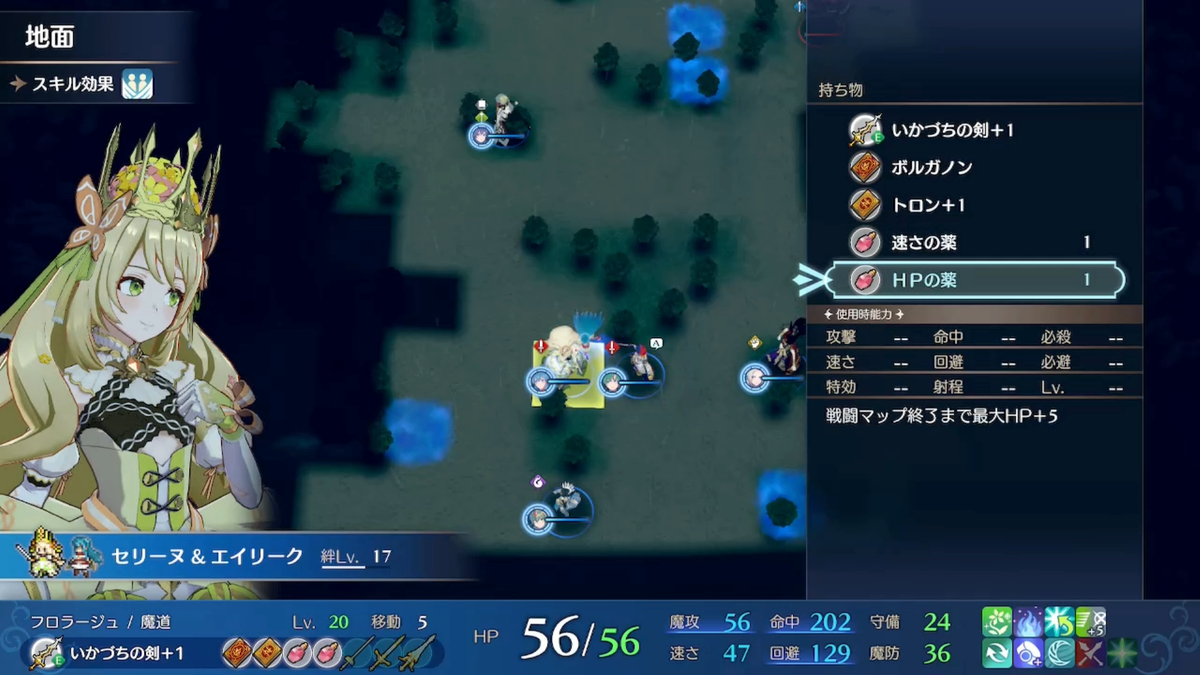Pick the 速さの薬 item
This screenshot has width=1200, height=675.
pyautogui.click(x=924, y=243)
